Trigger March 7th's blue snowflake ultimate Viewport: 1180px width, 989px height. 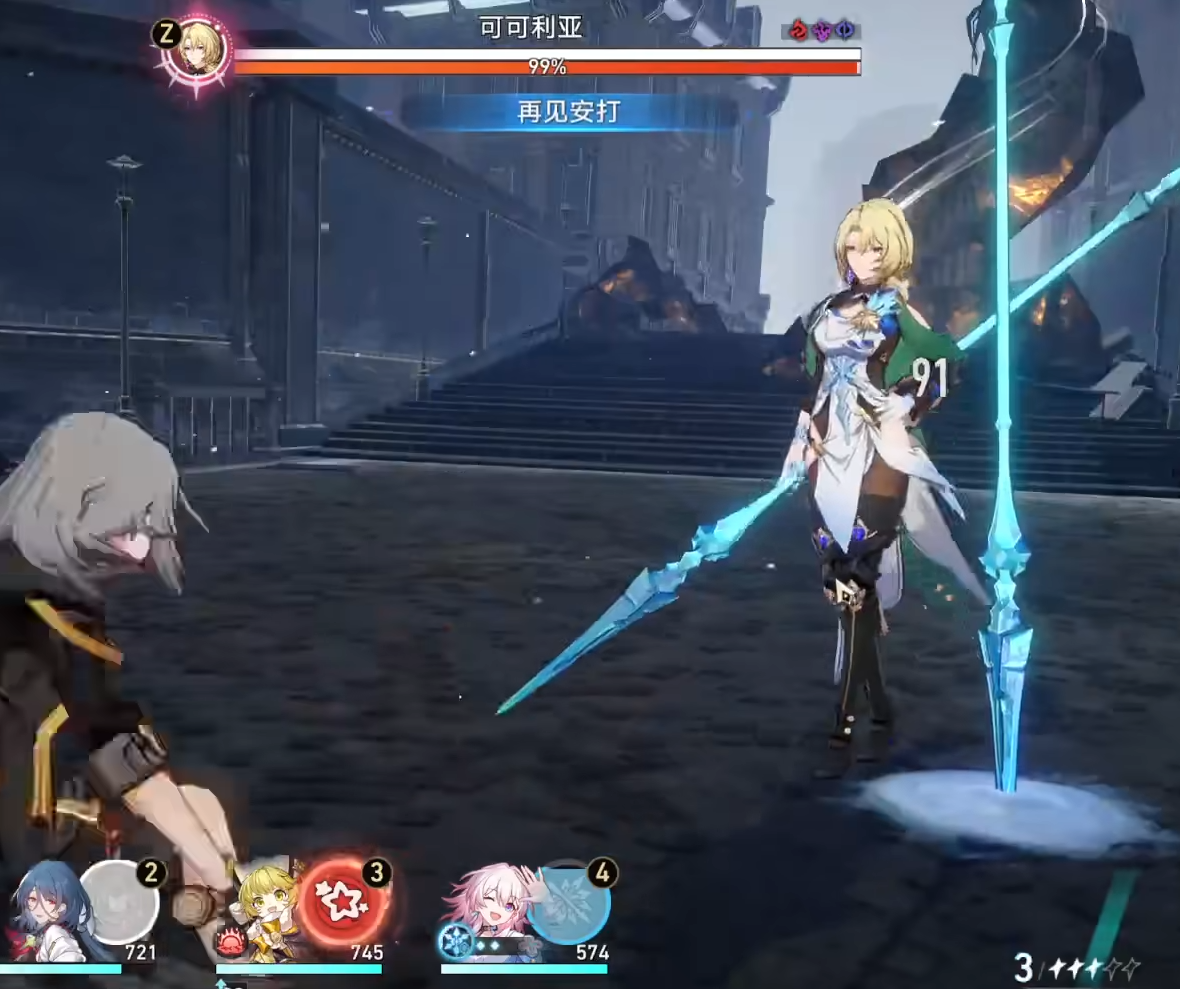tap(568, 902)
